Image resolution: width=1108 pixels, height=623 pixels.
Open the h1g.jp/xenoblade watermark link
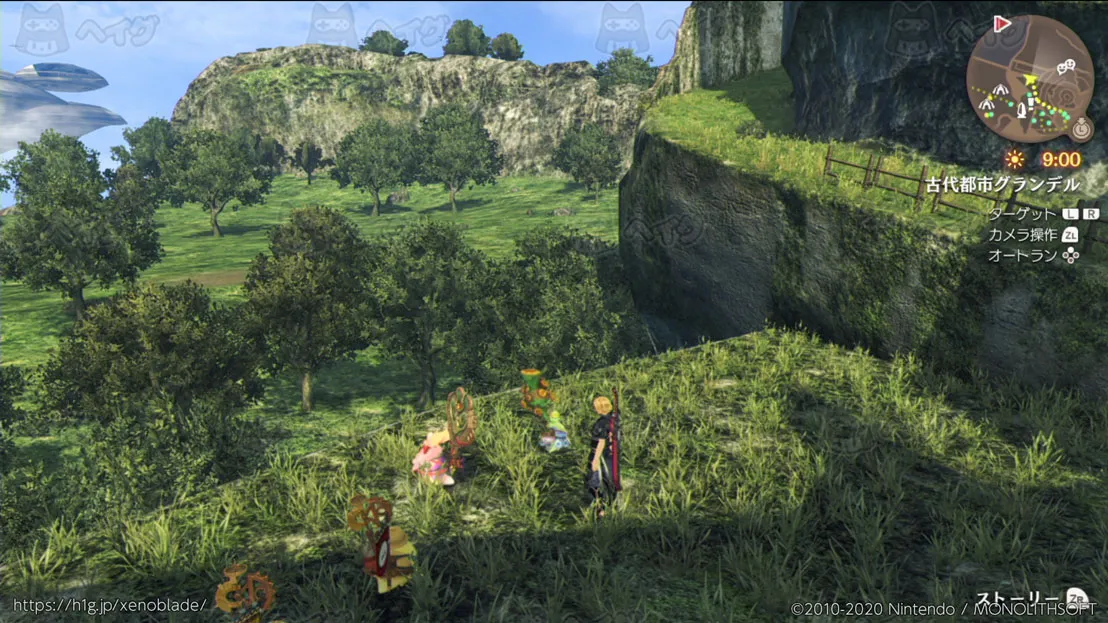[x=110, y=605]
